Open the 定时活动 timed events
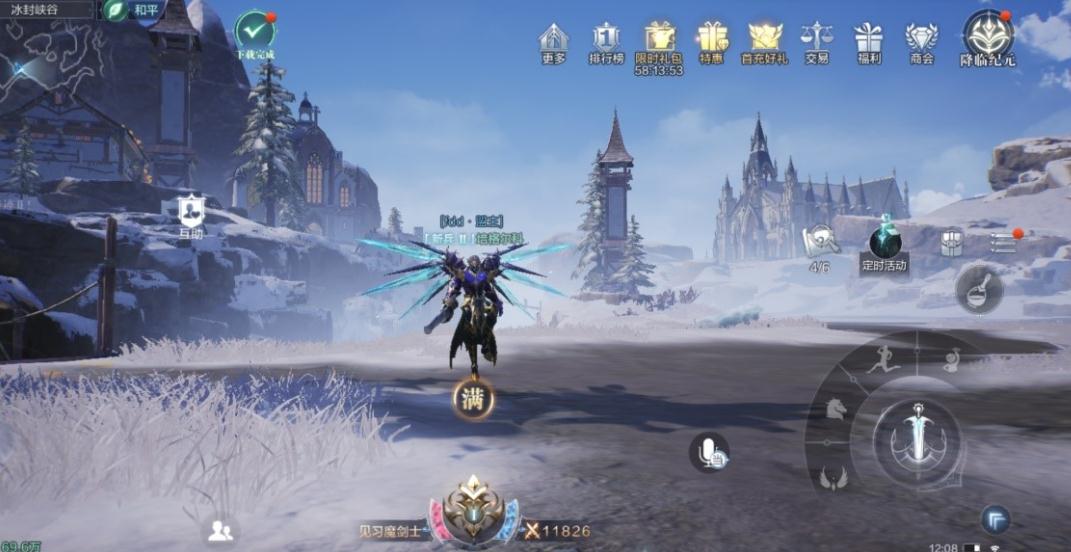Screen dimensions: 1071x552 [885, 243]
